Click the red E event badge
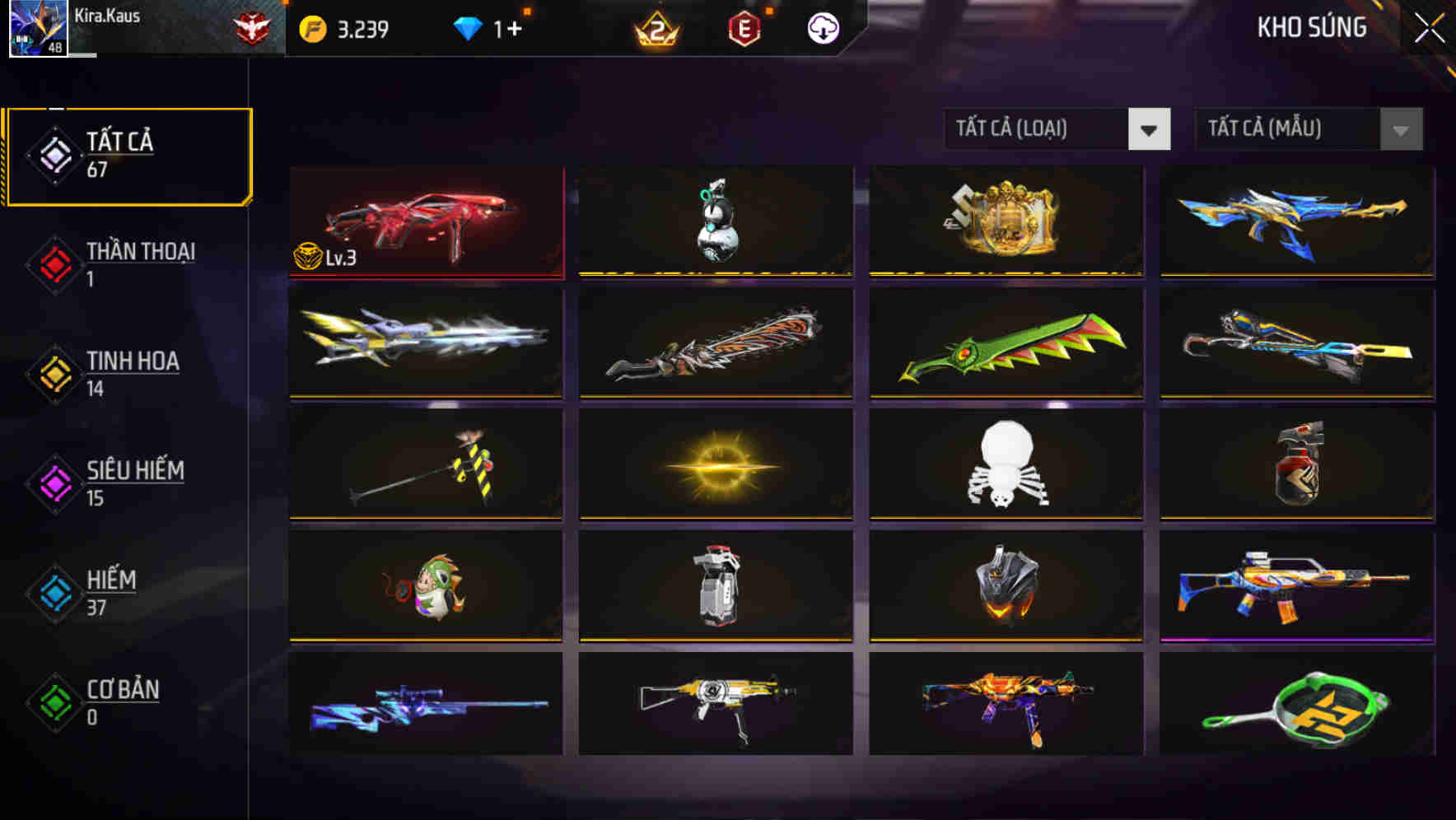The width and height of the screenshot is (1456, 820). tap(744, 27)
